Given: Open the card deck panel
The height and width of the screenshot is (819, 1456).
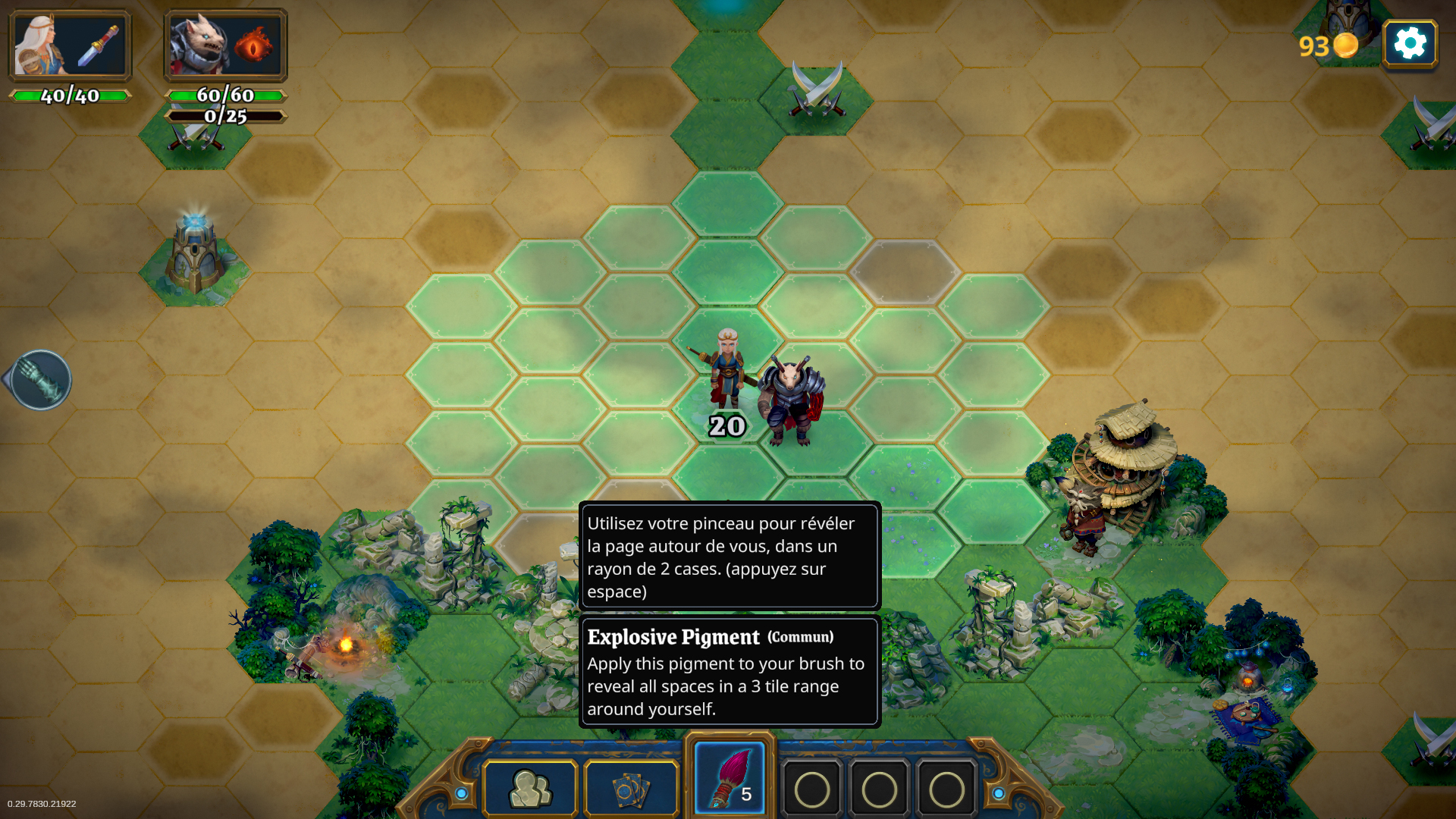Looking at the screenshot, I should tap(631, 789).
